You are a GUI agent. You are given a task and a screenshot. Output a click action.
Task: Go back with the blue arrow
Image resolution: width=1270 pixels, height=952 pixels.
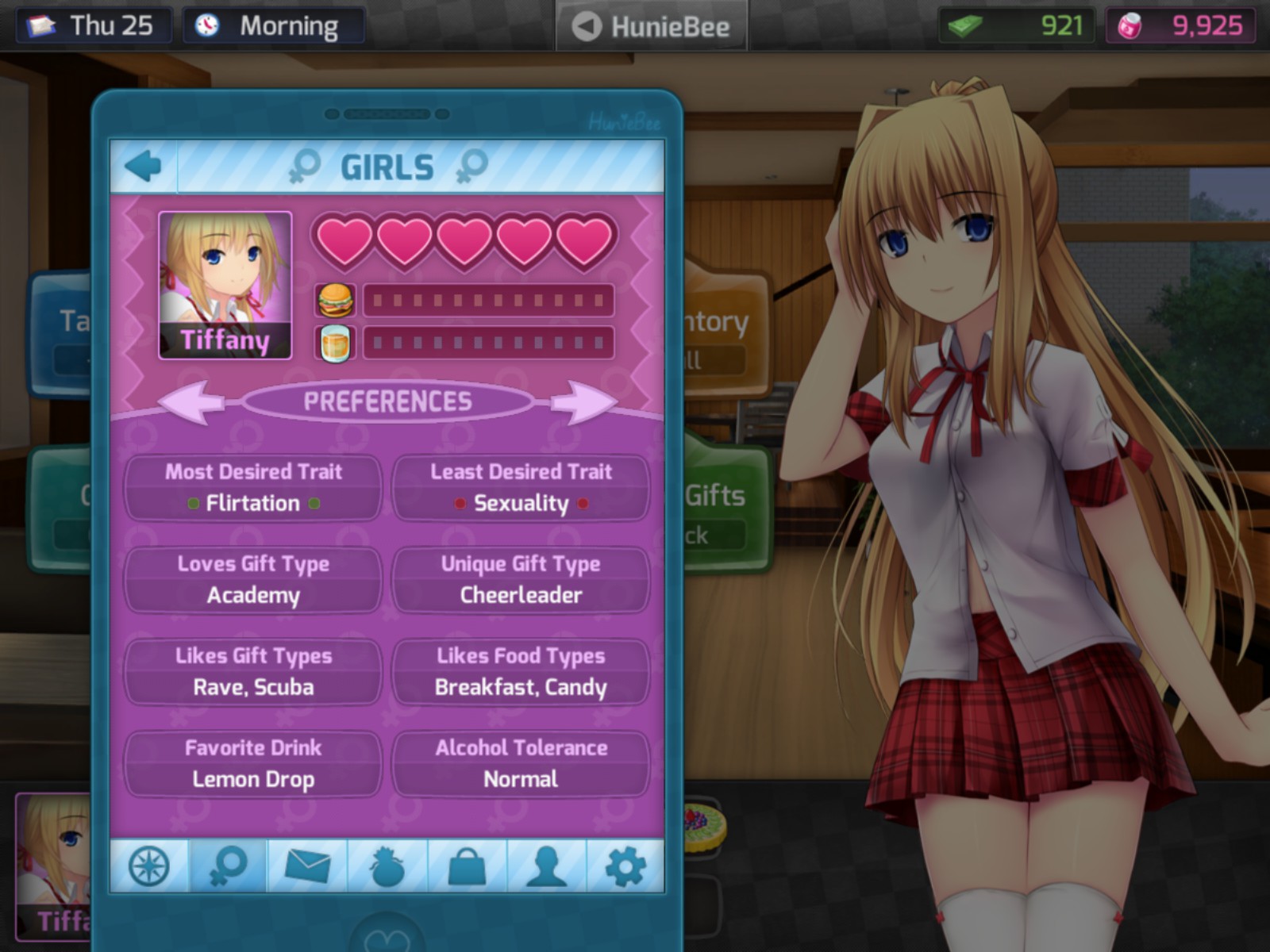coord(144,167)
